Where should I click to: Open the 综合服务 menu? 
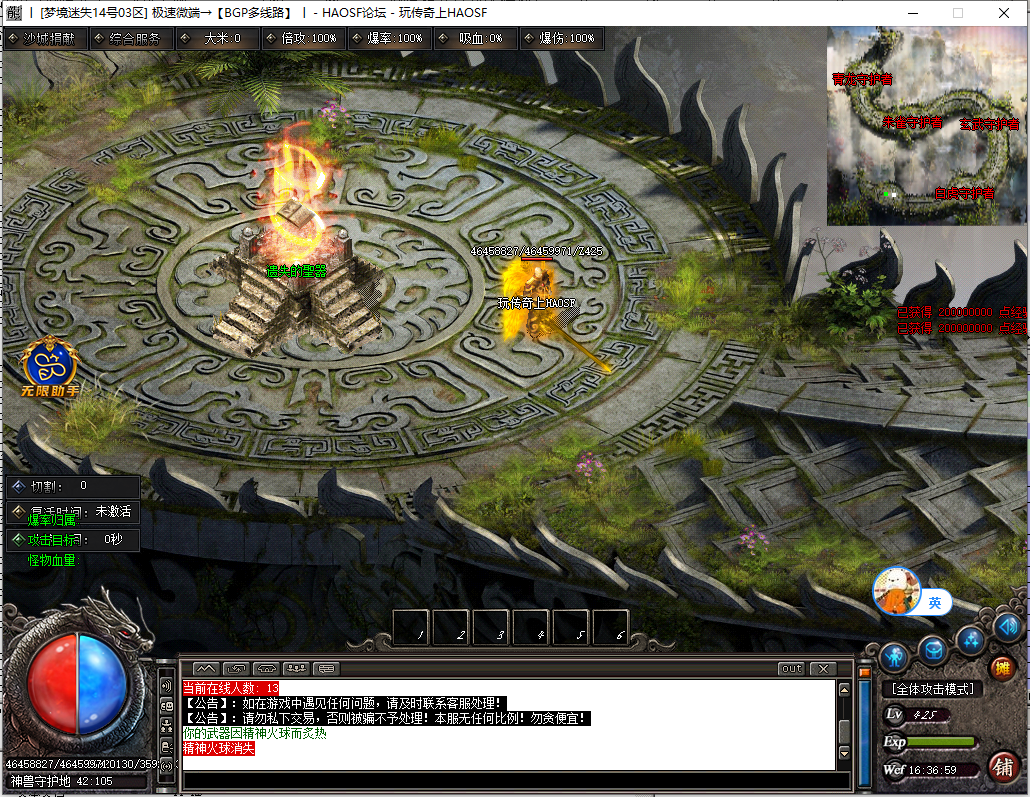pos(132,38)
